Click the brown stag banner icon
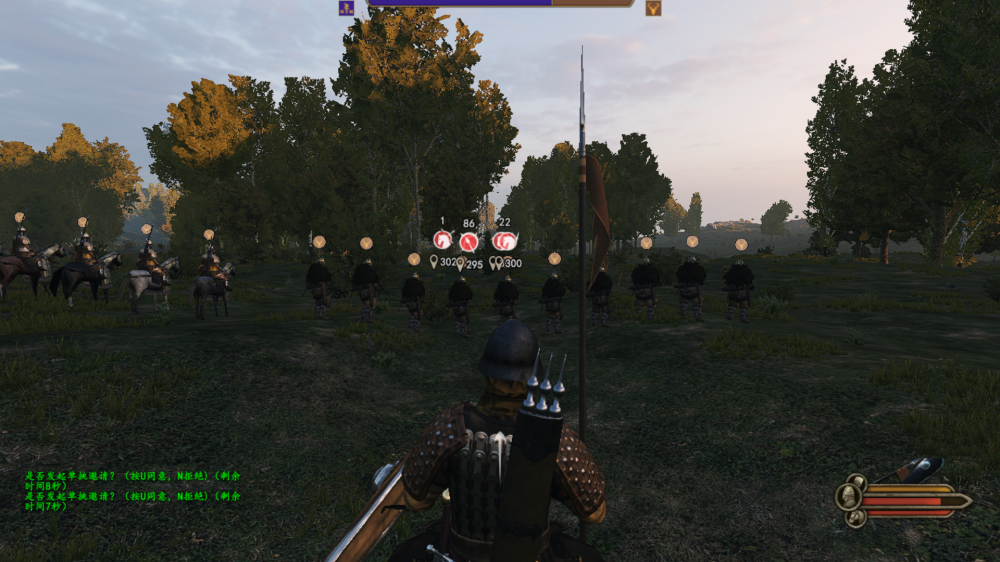 pos(653,8)
